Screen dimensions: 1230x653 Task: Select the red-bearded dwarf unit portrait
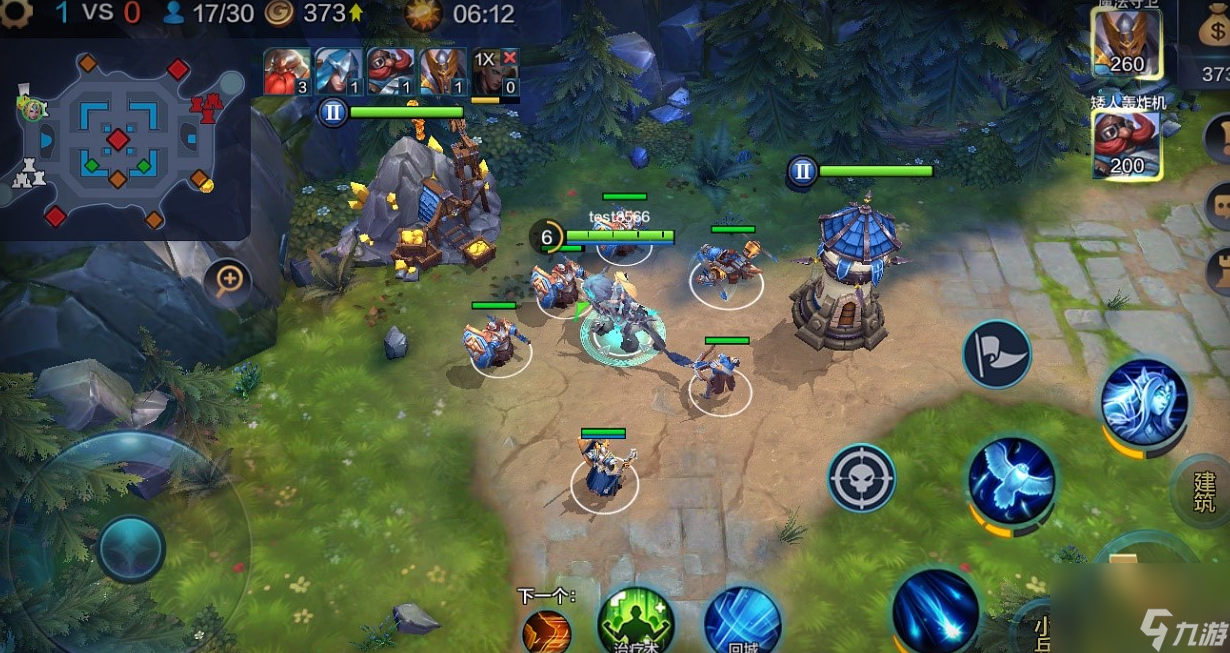[x=286, y=72]
